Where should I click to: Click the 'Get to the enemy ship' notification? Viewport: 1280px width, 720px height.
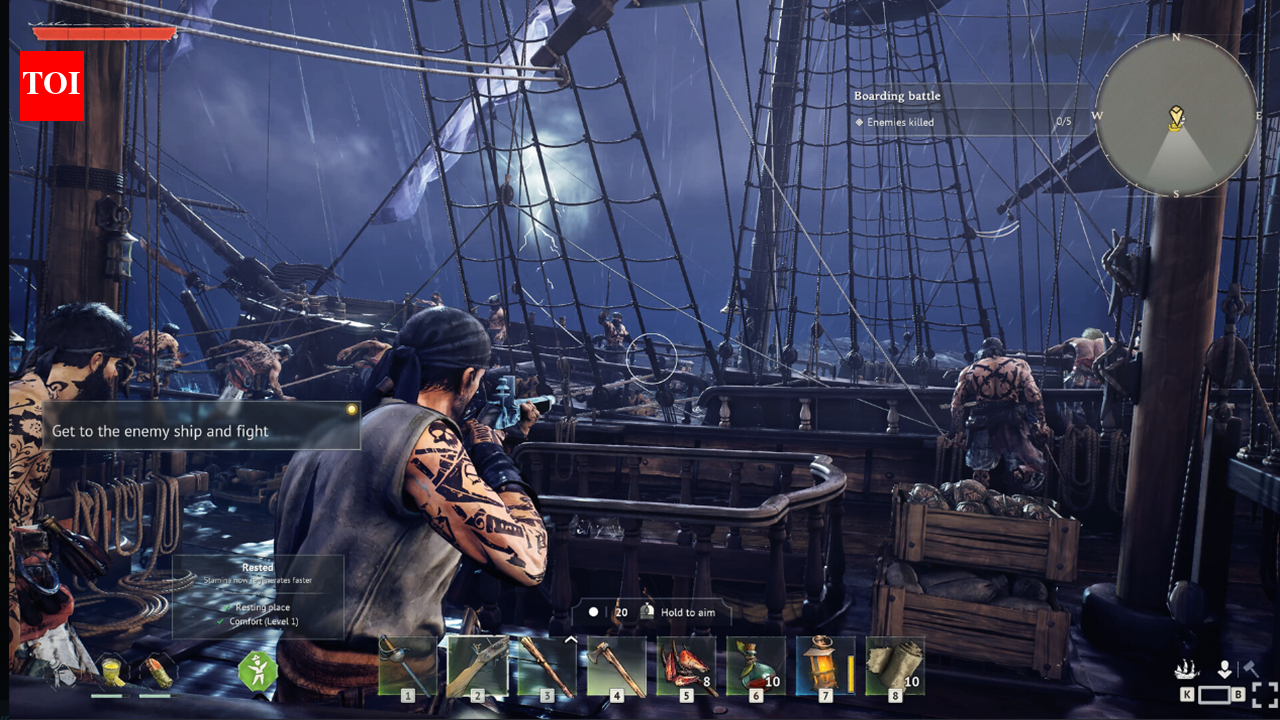200,427
